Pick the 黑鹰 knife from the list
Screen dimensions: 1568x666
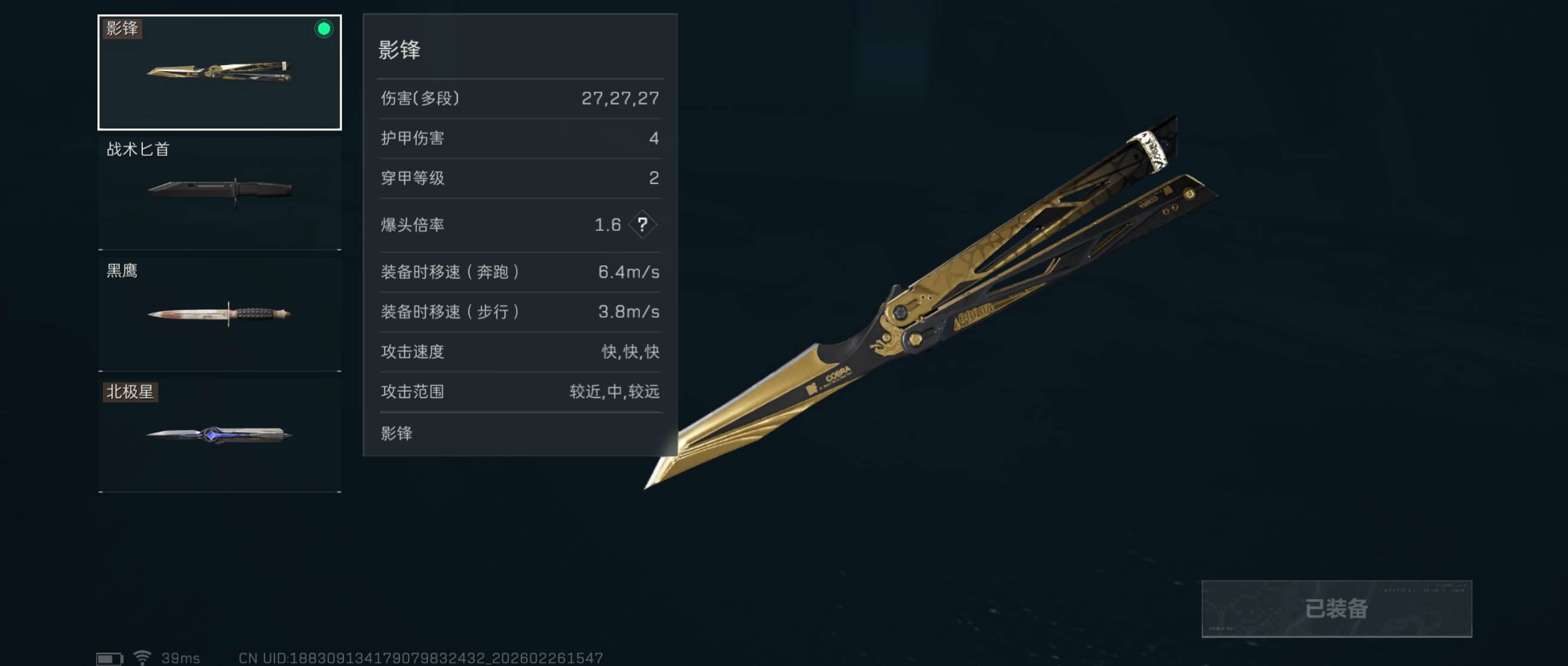pyautogui.click(x=219, y=313)
